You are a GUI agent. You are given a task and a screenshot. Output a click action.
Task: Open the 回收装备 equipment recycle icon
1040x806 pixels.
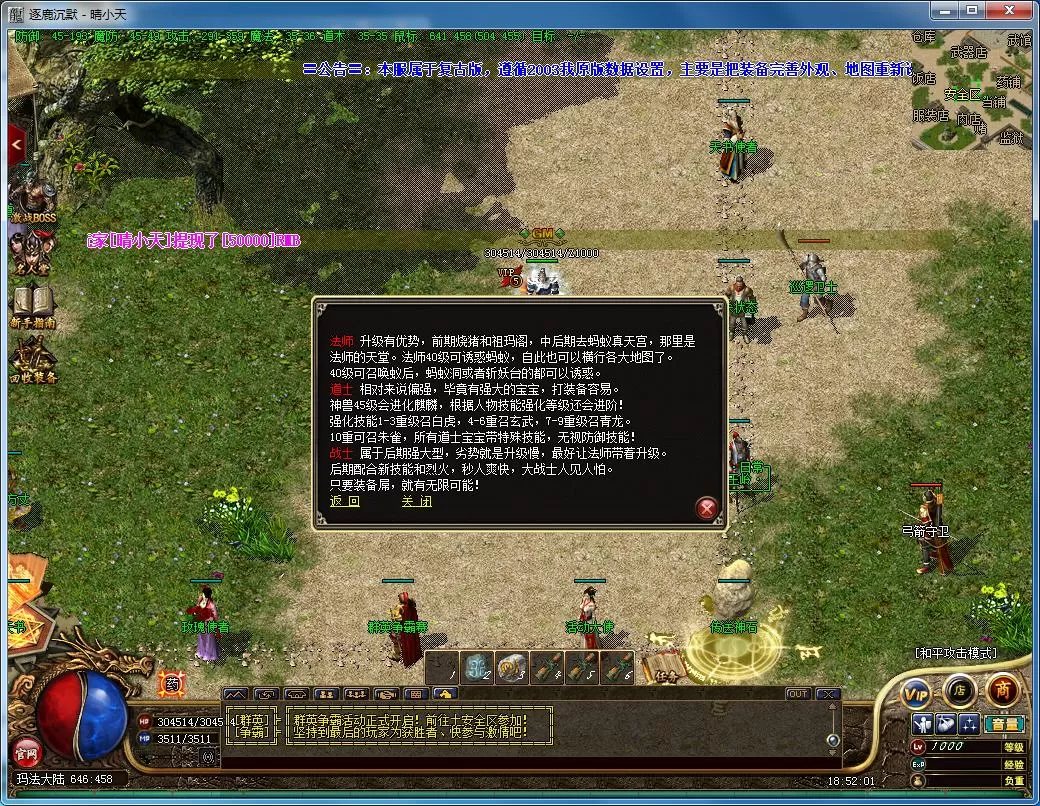tap(32, 360)
